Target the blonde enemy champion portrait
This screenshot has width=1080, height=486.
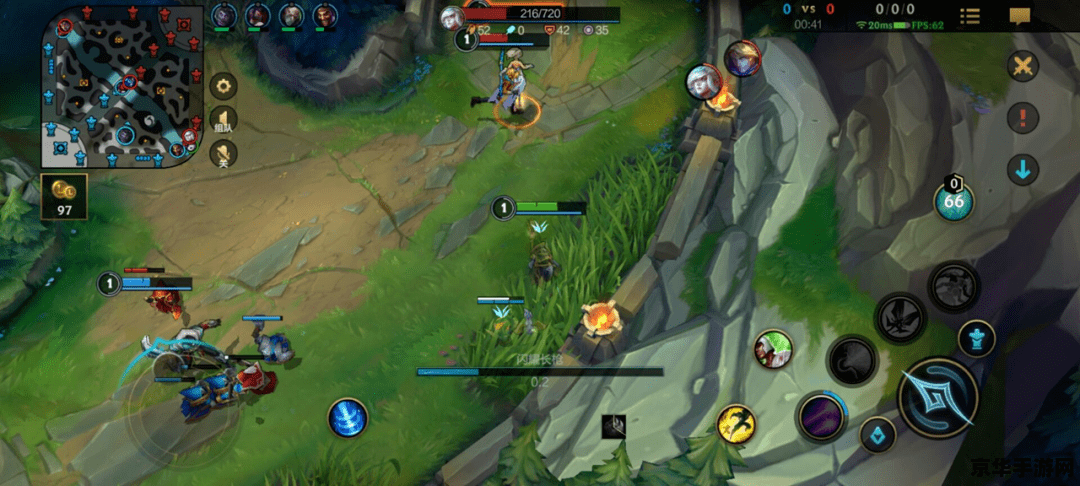tap(742, 59)
